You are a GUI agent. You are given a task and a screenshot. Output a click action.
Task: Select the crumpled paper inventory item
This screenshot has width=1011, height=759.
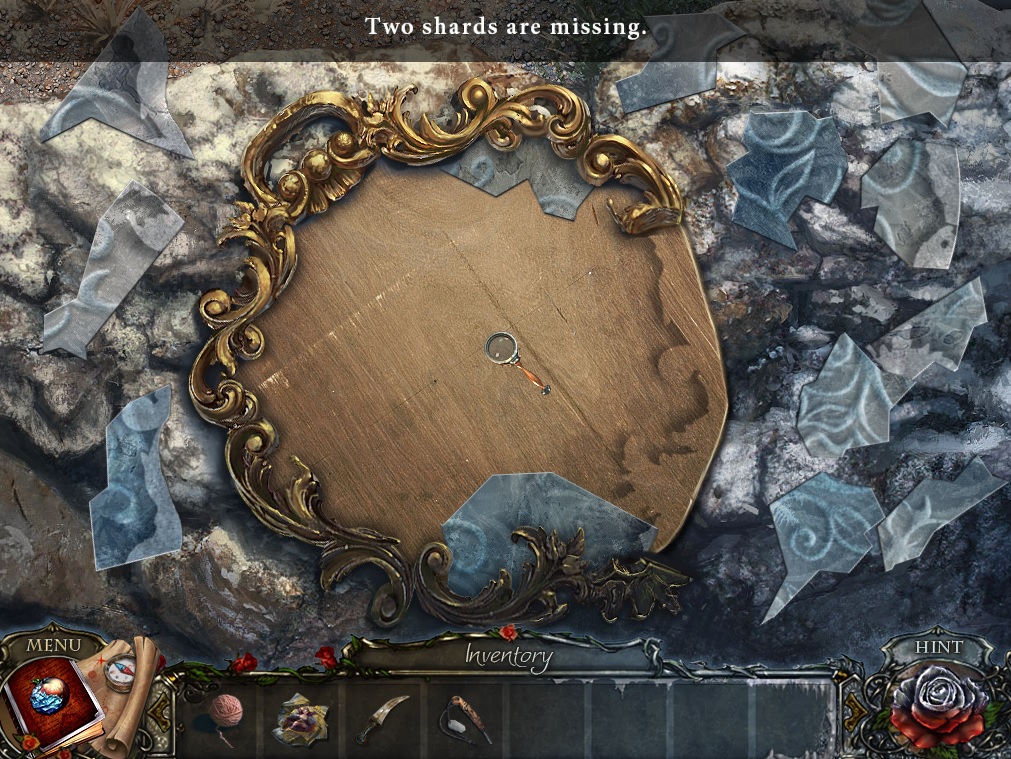point(301,717)
